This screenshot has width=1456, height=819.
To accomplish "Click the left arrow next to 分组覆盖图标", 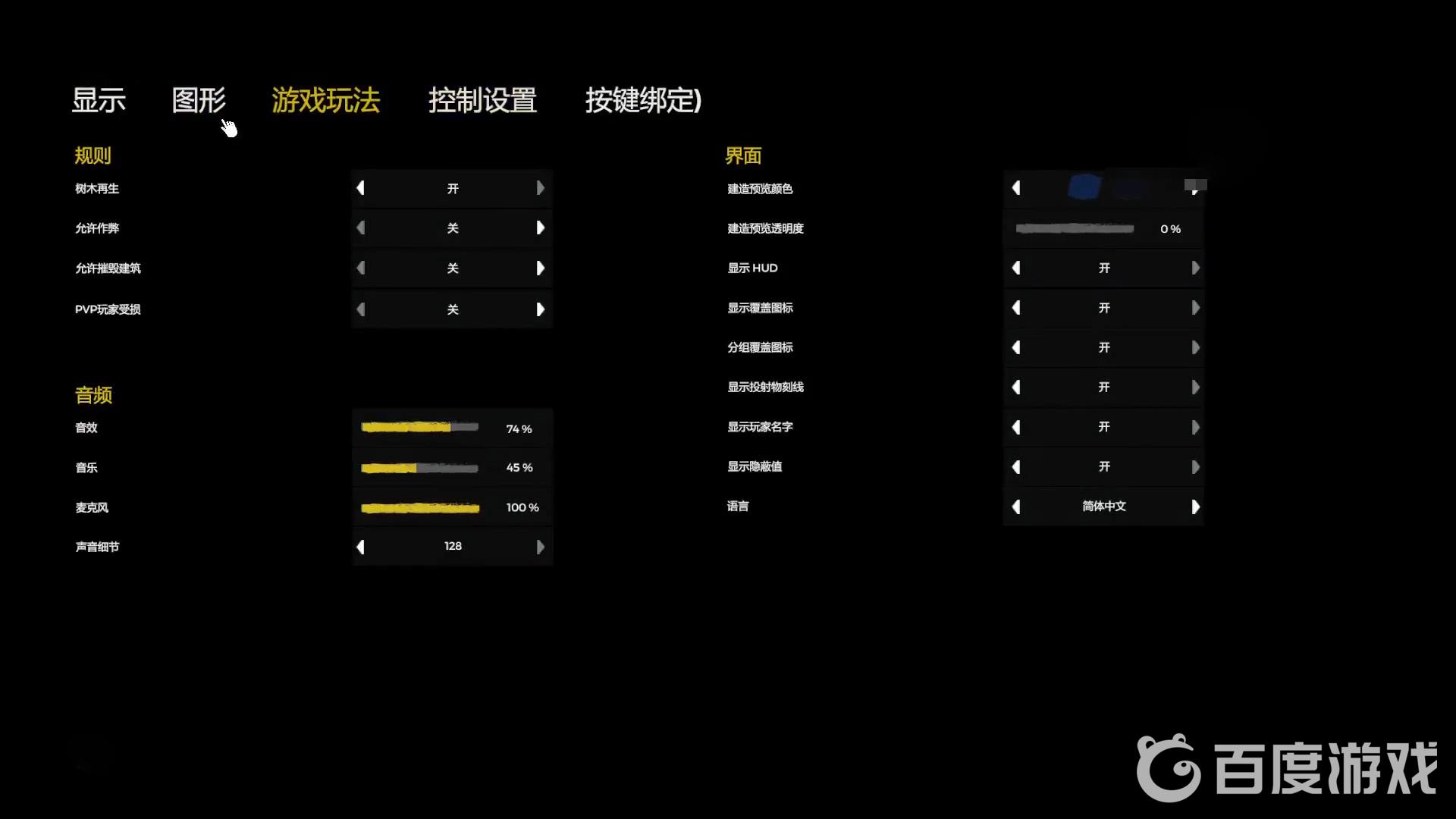I will [1016, 347].
